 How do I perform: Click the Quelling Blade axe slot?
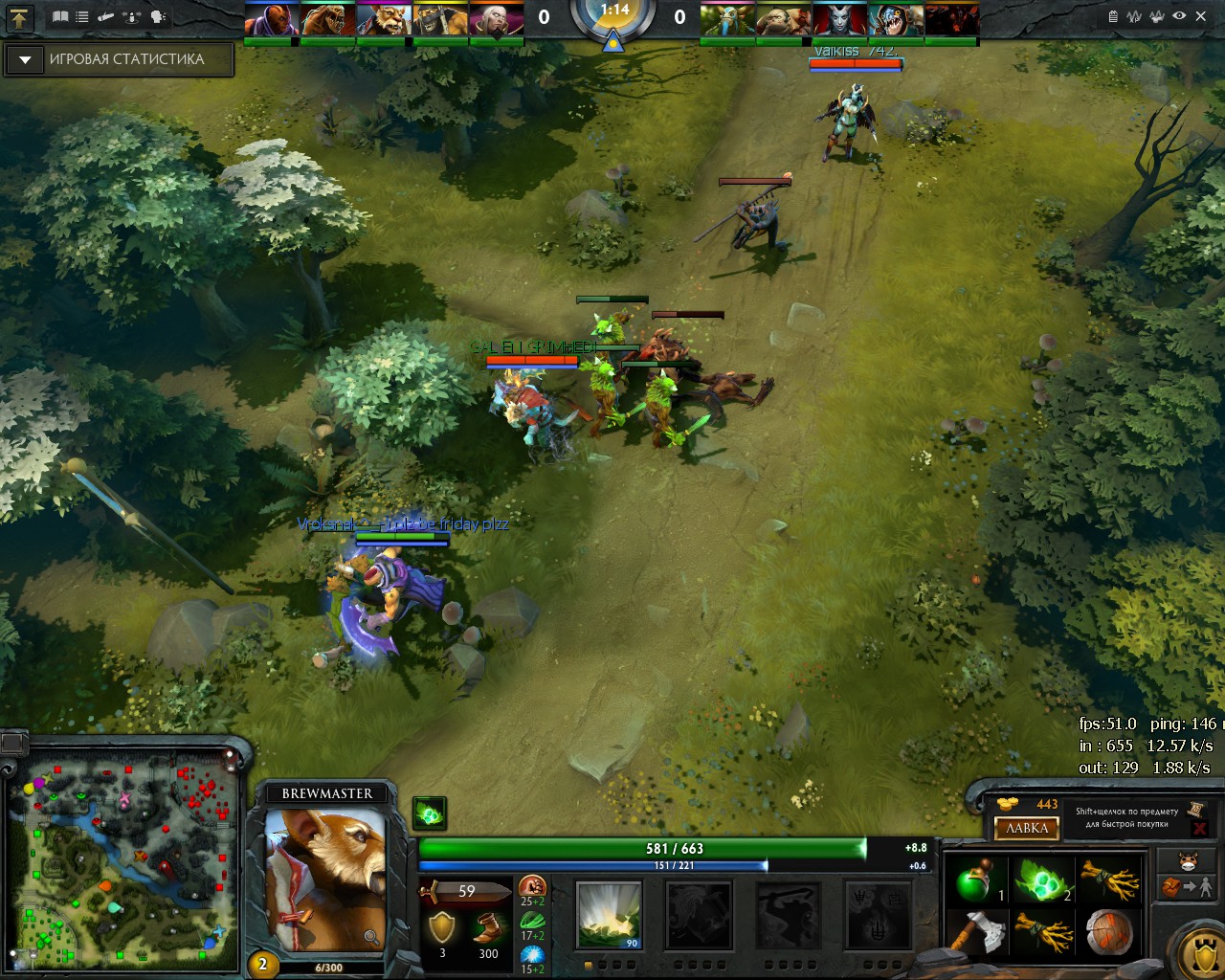coord(975,931)
